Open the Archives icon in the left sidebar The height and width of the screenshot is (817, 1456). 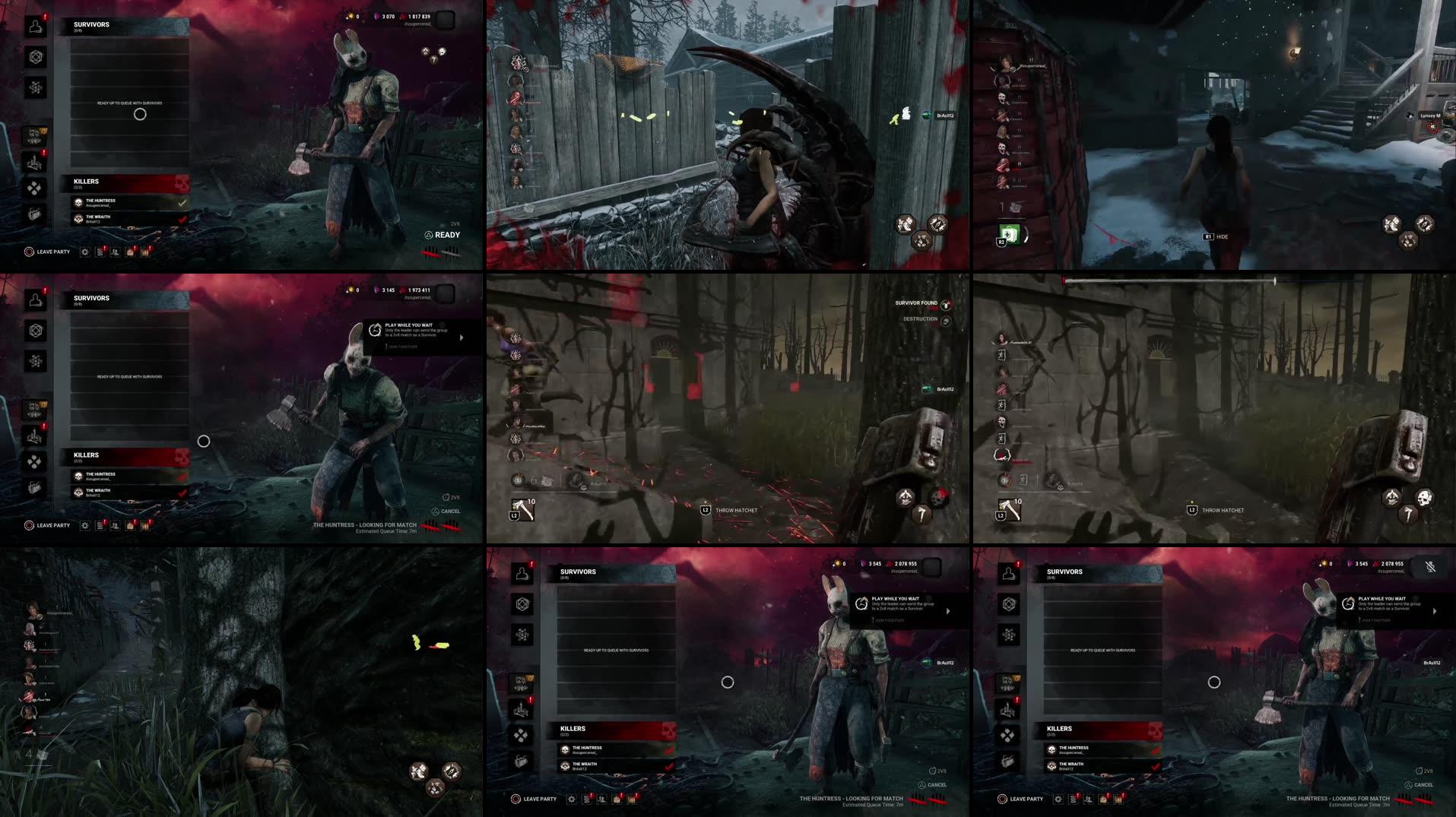pyautogui.click(x=35, y=87)
